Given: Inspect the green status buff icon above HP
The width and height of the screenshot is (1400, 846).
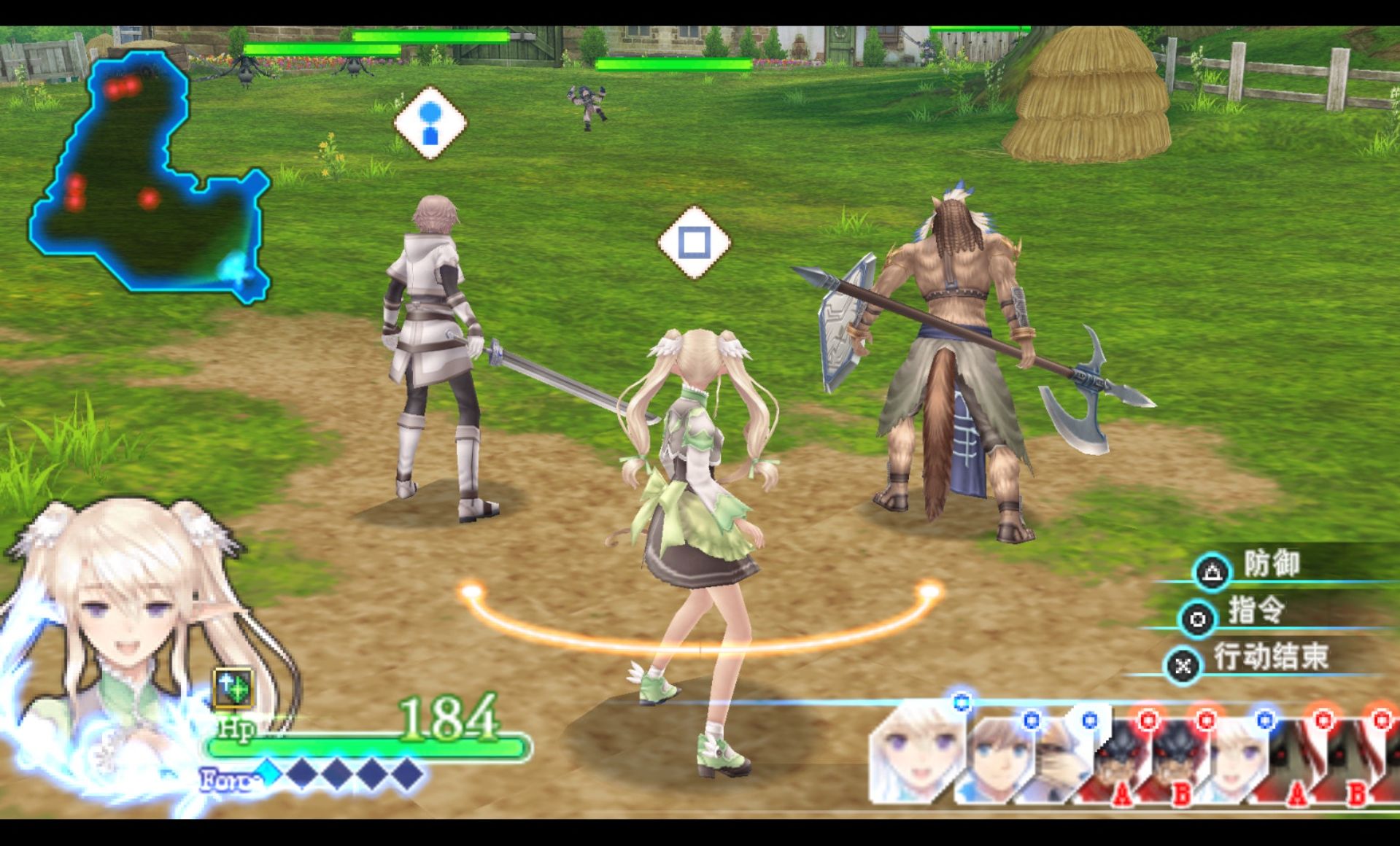Looking at the screenshot, I should [x=233, y=687].
